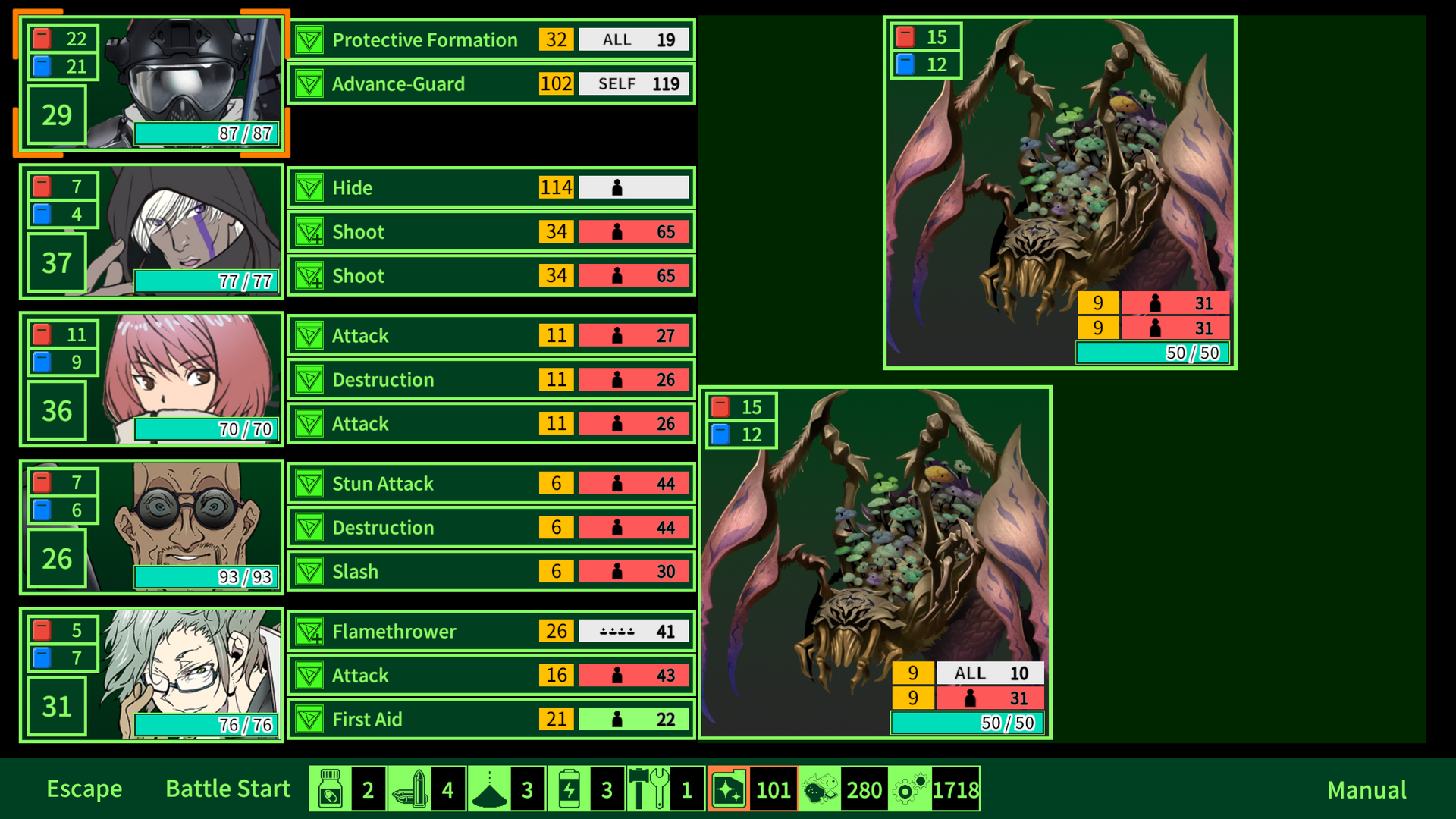The width and height of the screenshot is (1456, 819).
Task: Click the Hide skill icon
Action: tap(309, 187)
